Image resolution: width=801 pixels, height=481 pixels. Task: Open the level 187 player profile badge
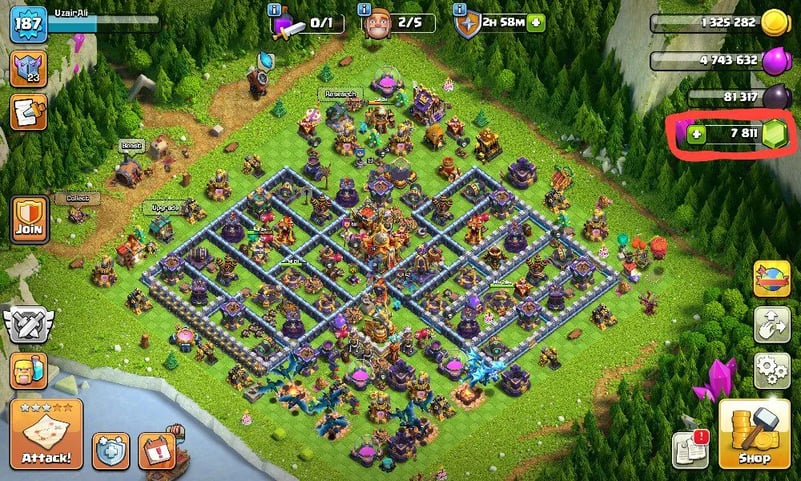point(28,24)
